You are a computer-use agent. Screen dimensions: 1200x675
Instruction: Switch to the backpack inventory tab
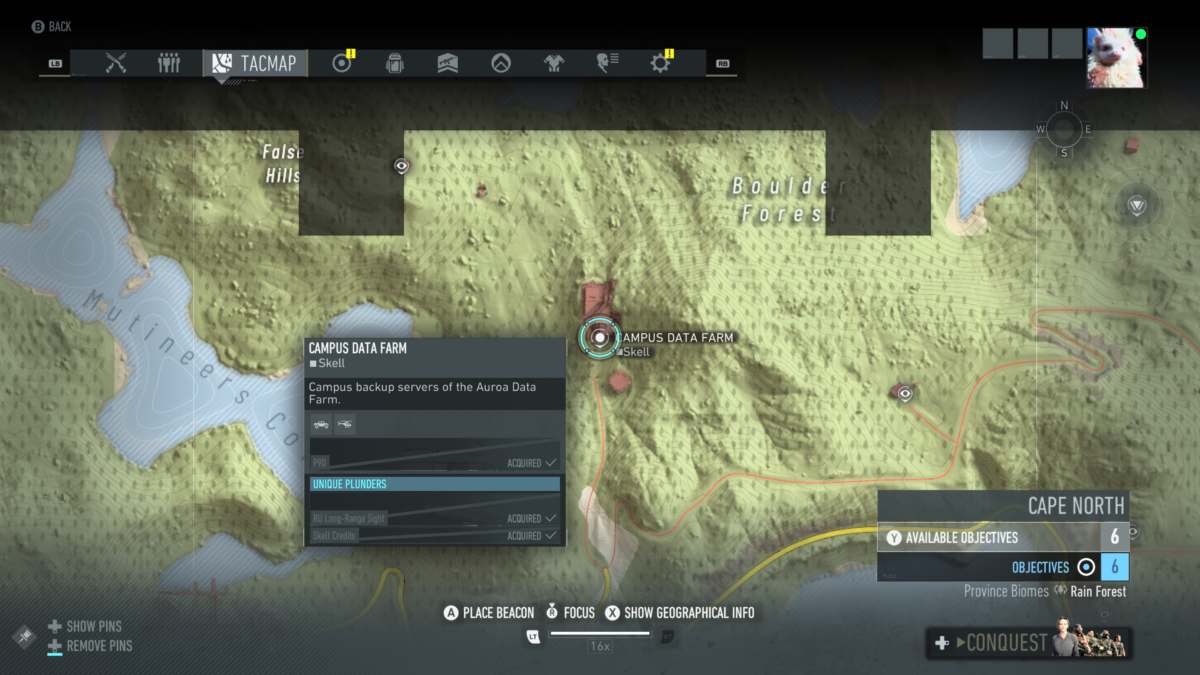[x=395, y=63]
